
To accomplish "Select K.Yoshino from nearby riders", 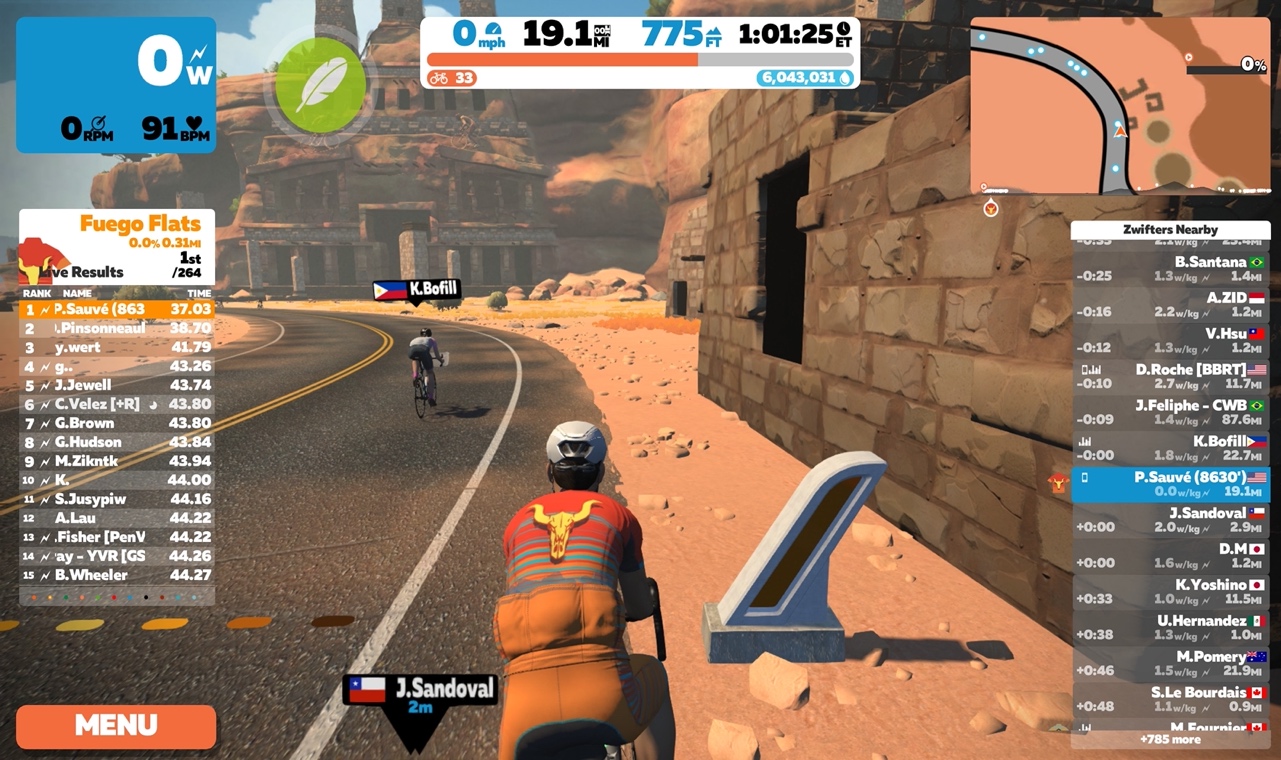I will [x=1170, y=592].
